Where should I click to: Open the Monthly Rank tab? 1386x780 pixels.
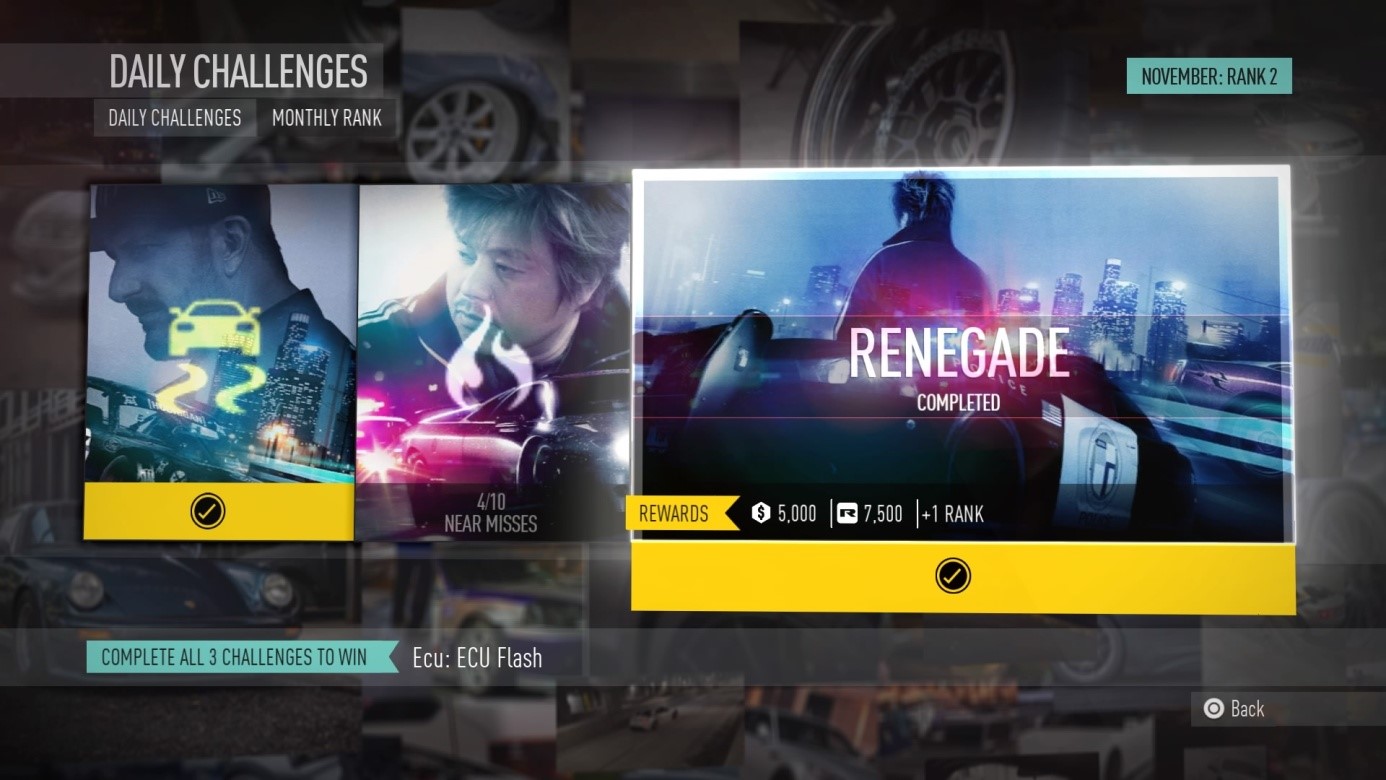[327, 118]
